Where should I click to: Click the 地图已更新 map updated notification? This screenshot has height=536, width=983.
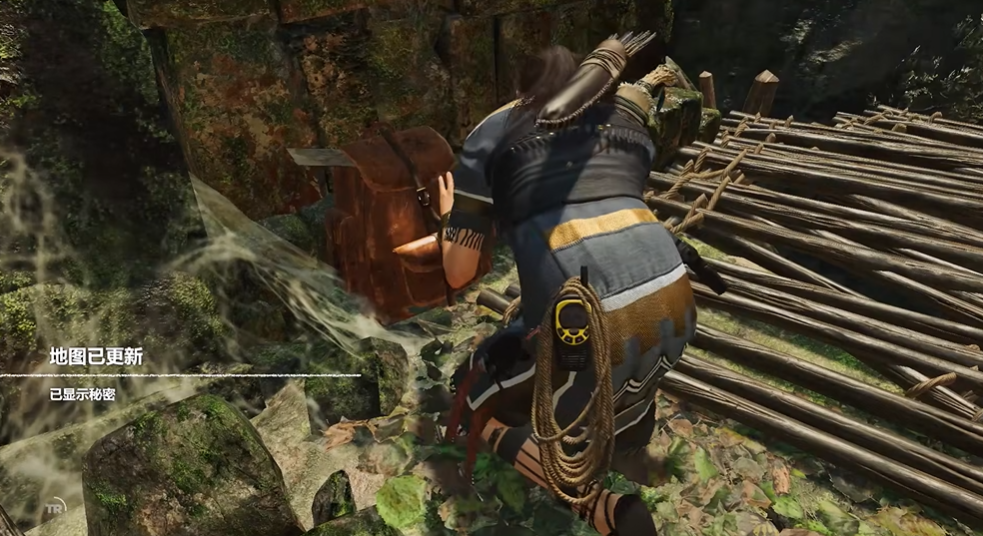point(96,356)
